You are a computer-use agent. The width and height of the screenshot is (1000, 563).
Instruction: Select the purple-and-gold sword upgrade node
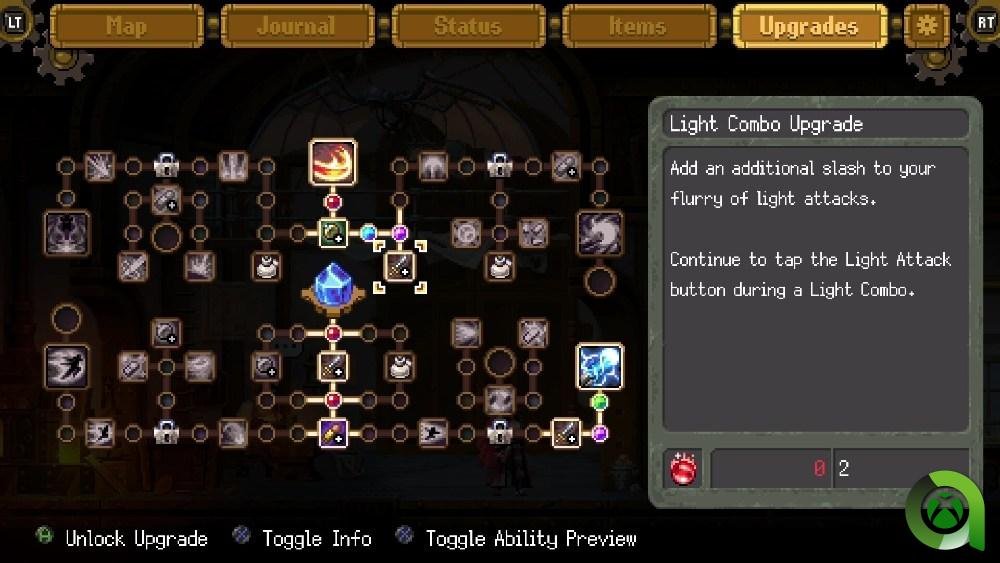tap(333, 433)
